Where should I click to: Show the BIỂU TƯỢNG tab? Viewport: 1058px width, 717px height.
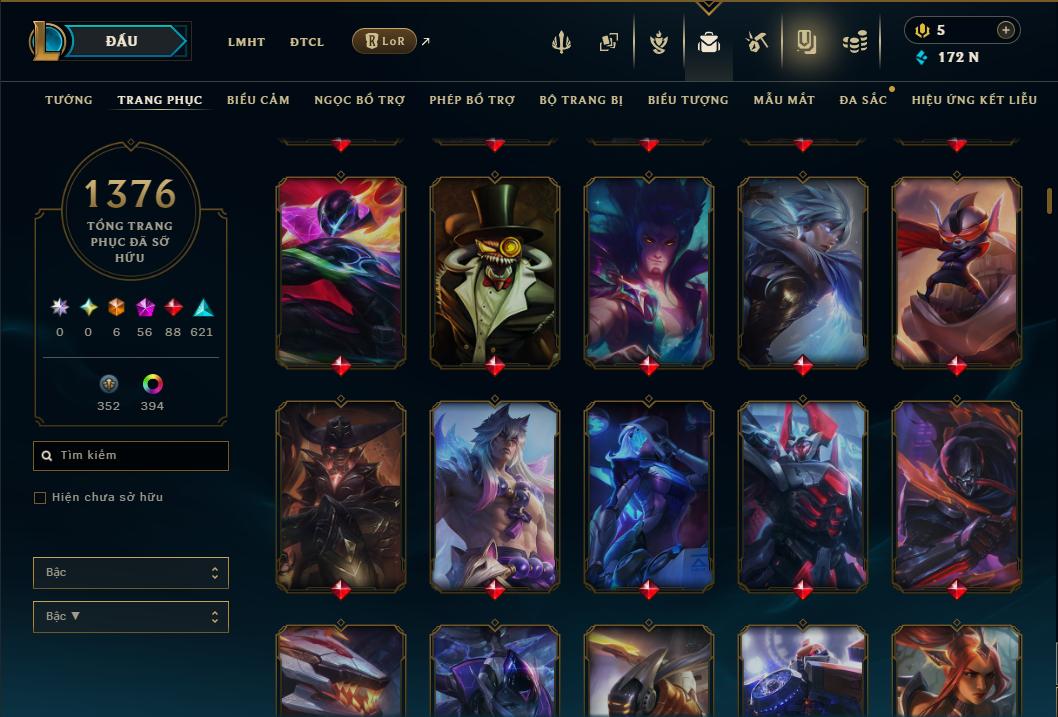pyautogui.click(x=688, y=100)
